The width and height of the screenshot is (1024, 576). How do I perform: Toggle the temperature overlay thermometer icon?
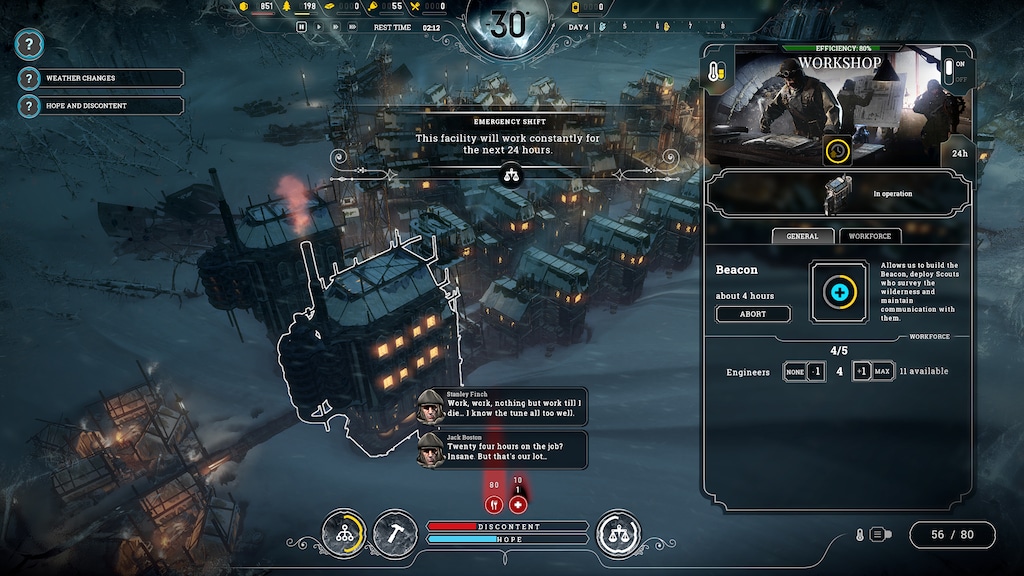click(x=858, y=535)
